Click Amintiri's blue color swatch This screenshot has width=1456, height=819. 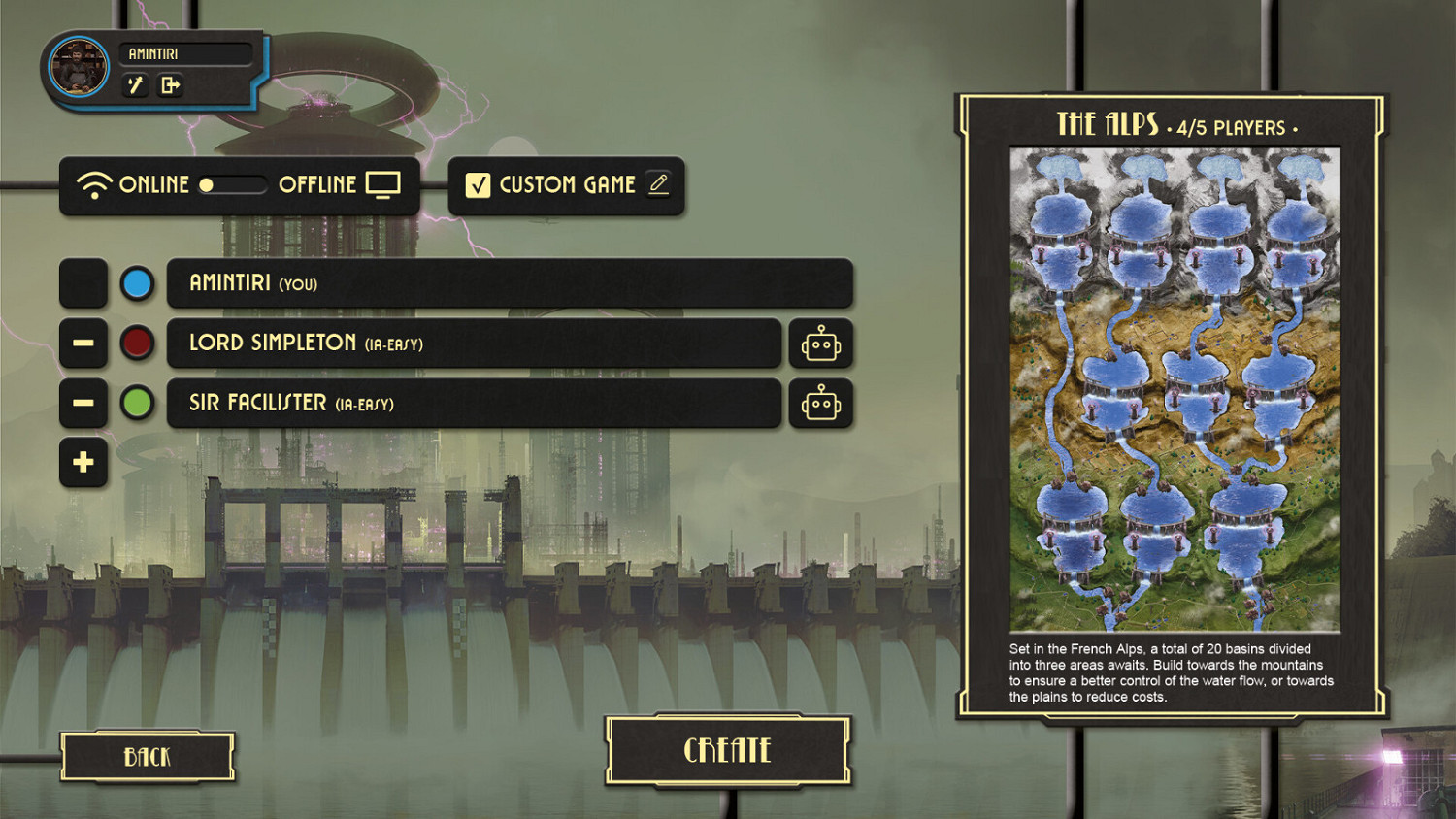[137, 283]
